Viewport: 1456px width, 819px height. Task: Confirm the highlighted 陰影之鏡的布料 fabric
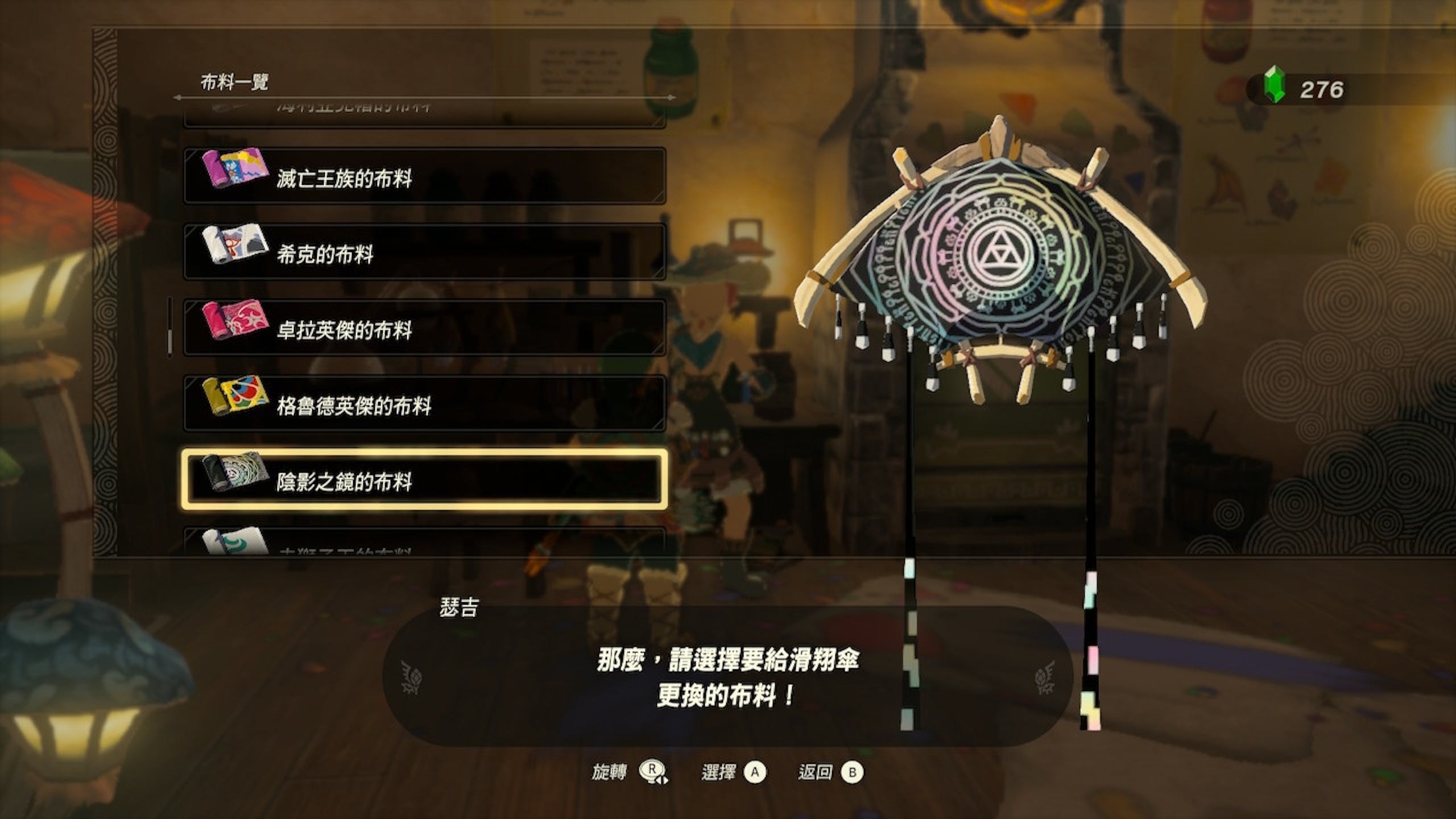pos(424,480)
